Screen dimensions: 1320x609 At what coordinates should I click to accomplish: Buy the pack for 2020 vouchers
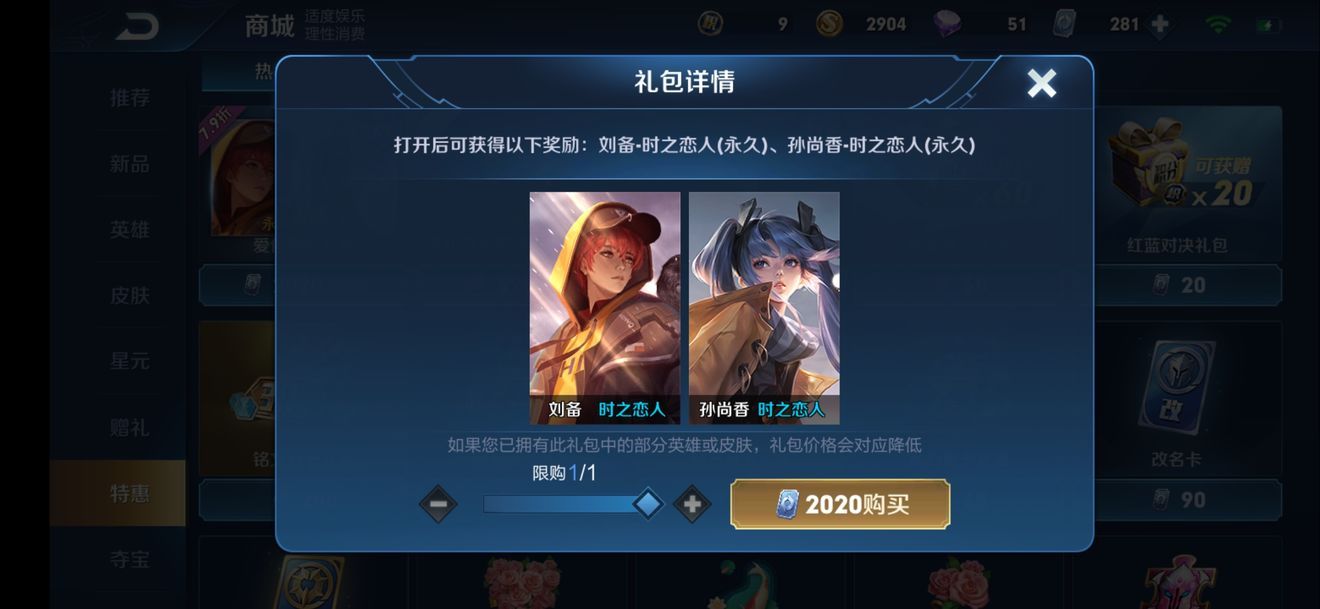pyautogui.click(x=840, y=504)
